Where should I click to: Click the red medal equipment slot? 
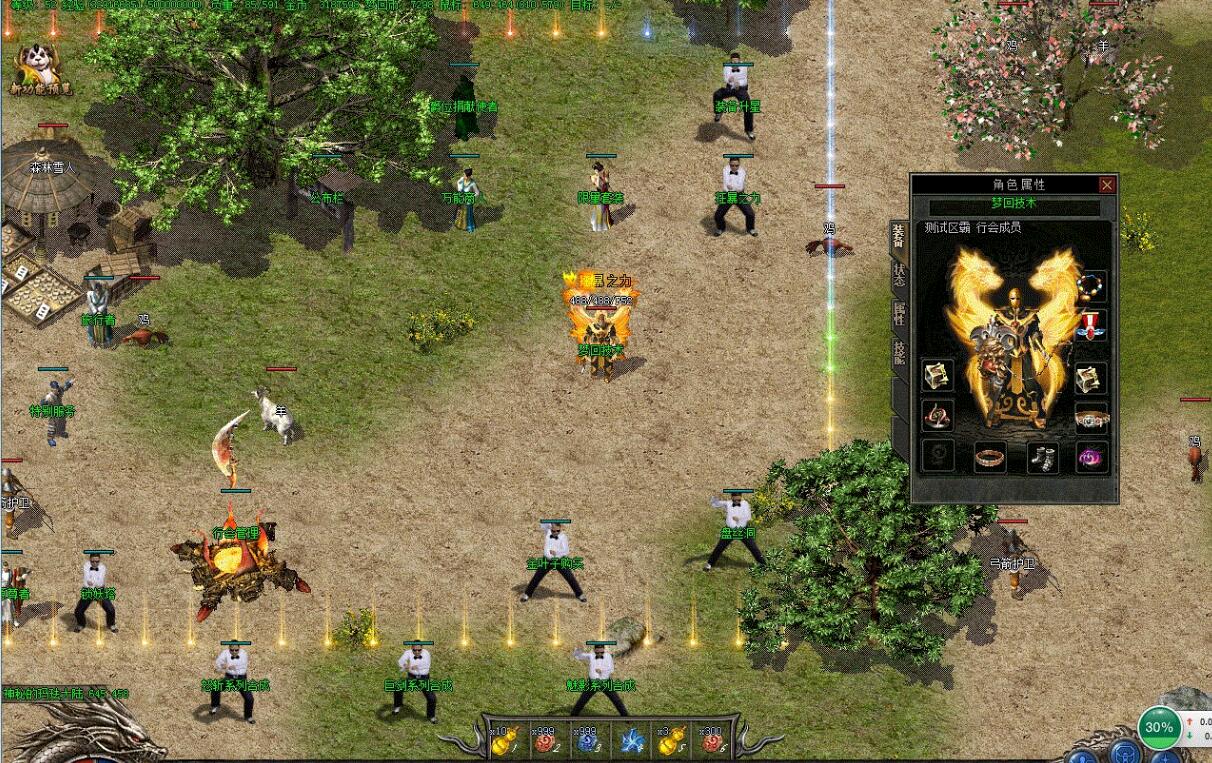point(1091,325)
